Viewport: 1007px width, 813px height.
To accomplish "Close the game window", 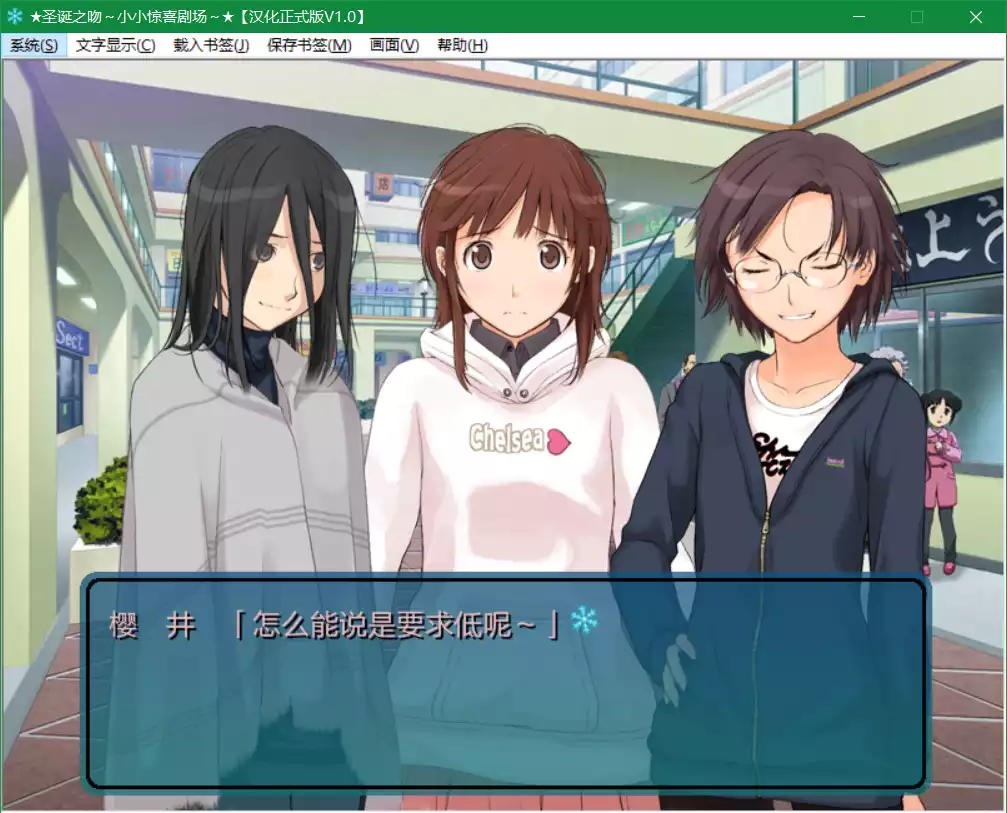I will coord(976,17).
